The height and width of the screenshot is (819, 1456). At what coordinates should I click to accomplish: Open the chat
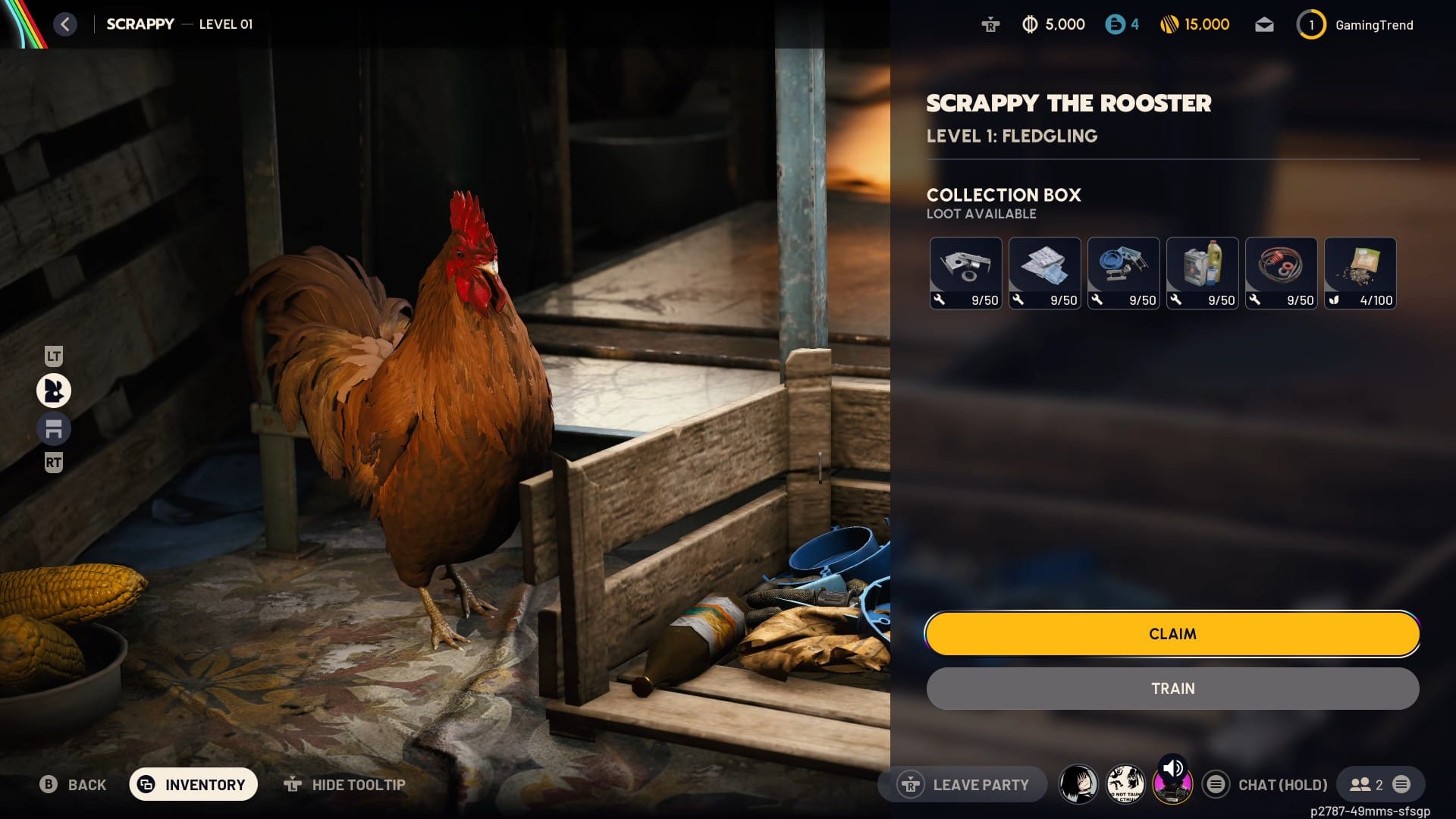[1266, 785]
